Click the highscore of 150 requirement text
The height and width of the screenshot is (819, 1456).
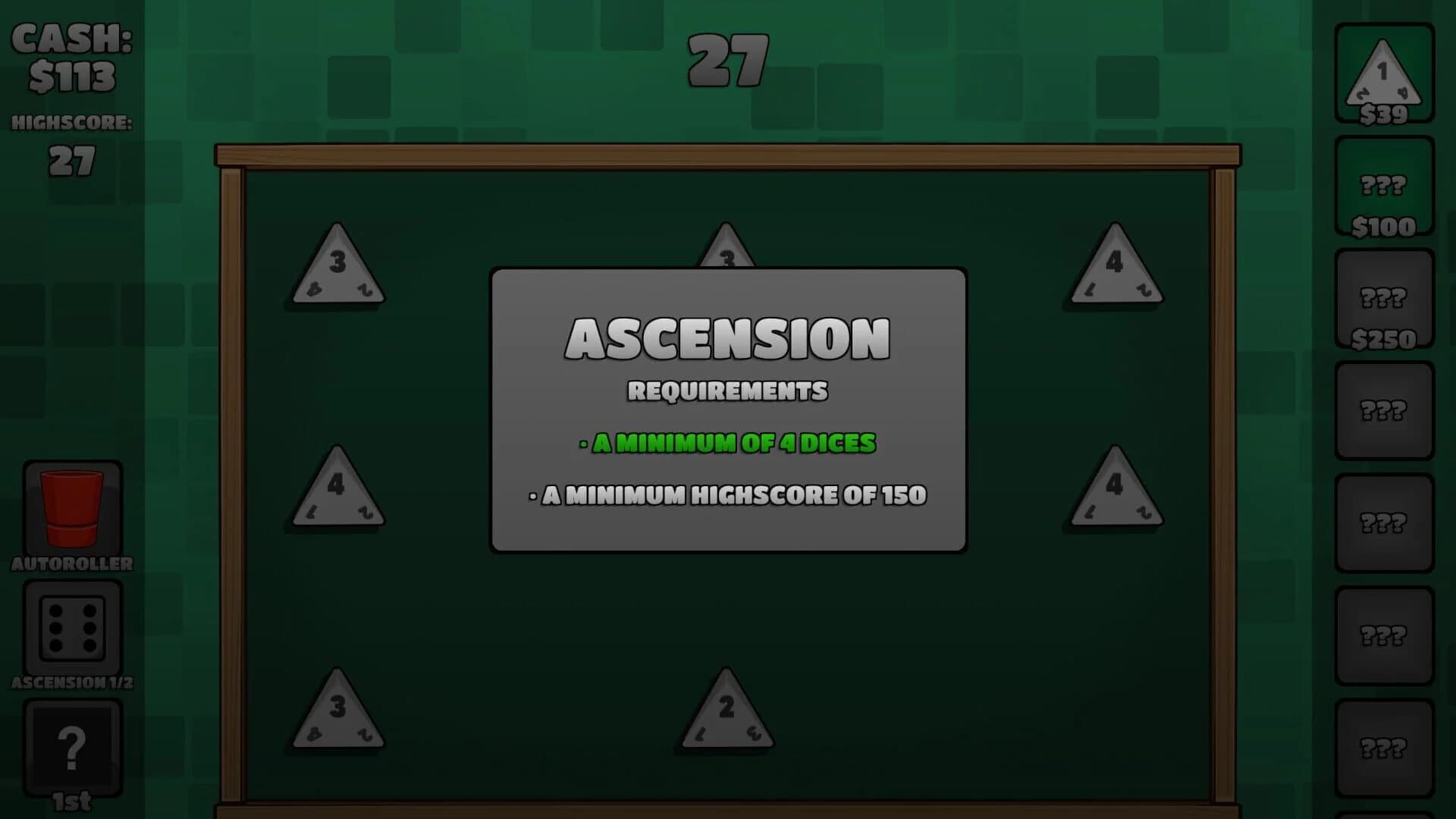tap(726, 494)
